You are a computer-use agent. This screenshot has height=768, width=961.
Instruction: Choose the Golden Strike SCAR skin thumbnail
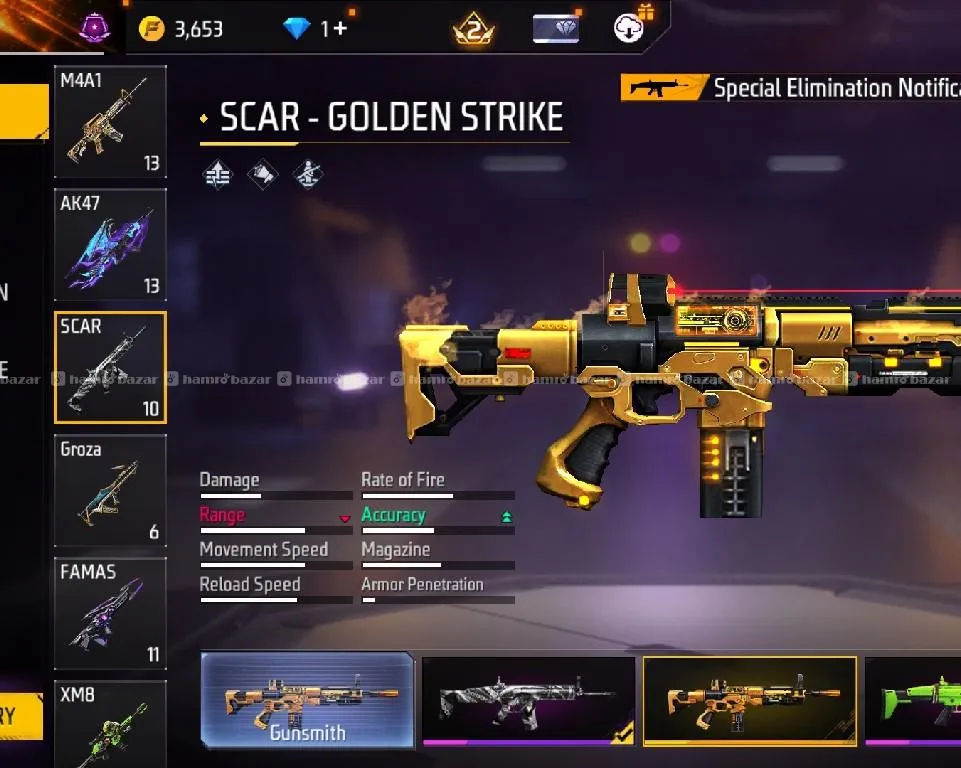(749, 701)
